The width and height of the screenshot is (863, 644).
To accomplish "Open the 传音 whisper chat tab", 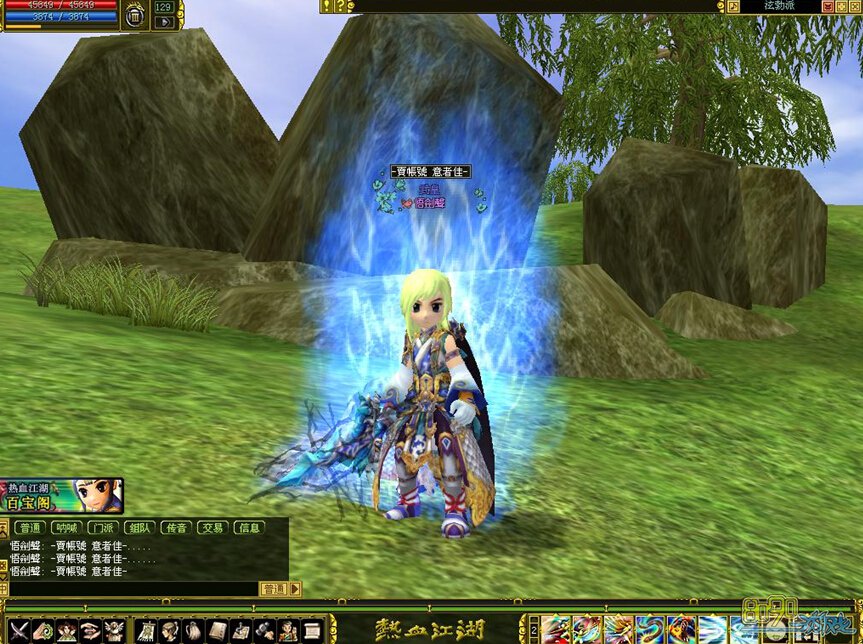I will 175,528.
